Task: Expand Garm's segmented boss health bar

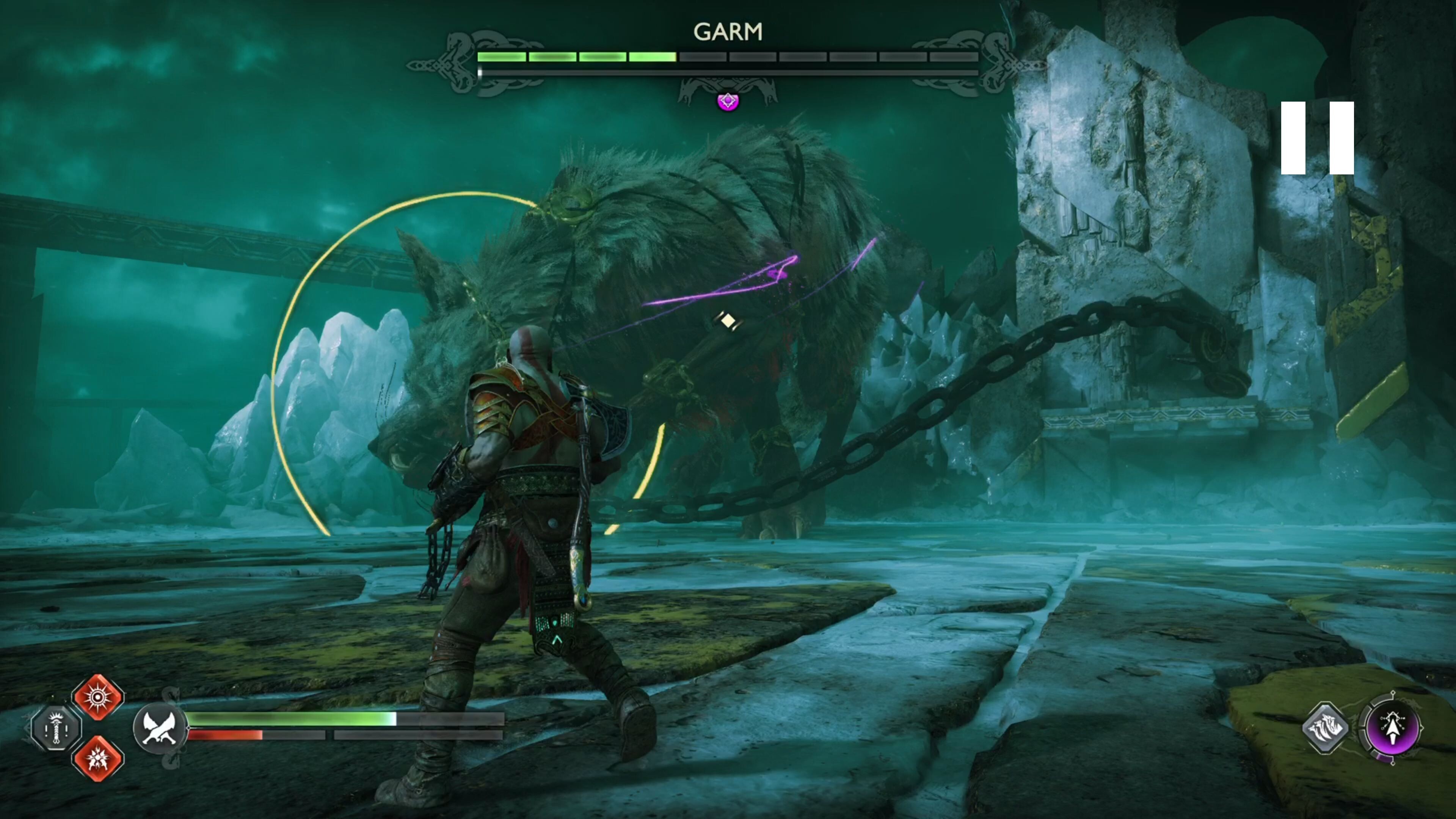Action: (729, 56)
